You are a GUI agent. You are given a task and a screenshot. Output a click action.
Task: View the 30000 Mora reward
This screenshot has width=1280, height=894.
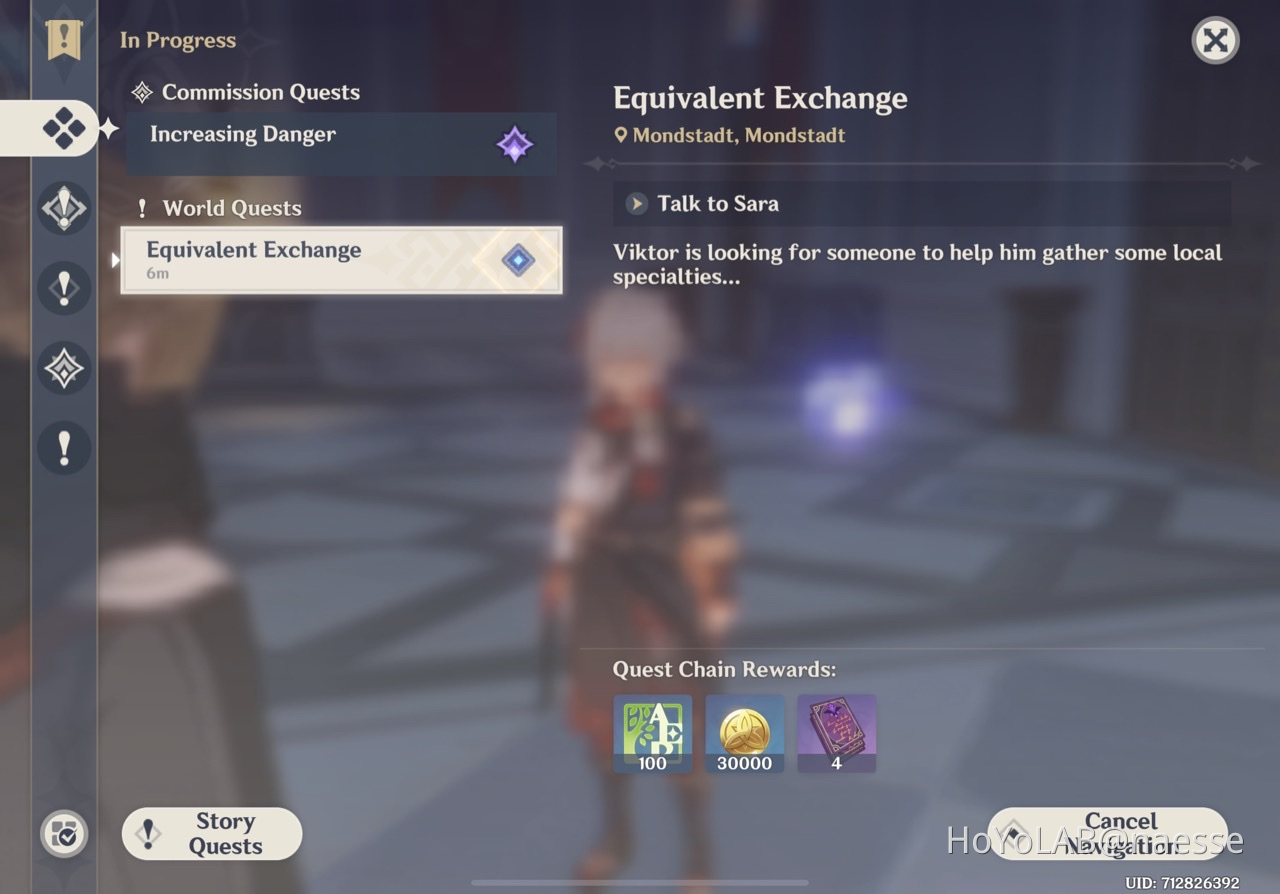[744, 733]
